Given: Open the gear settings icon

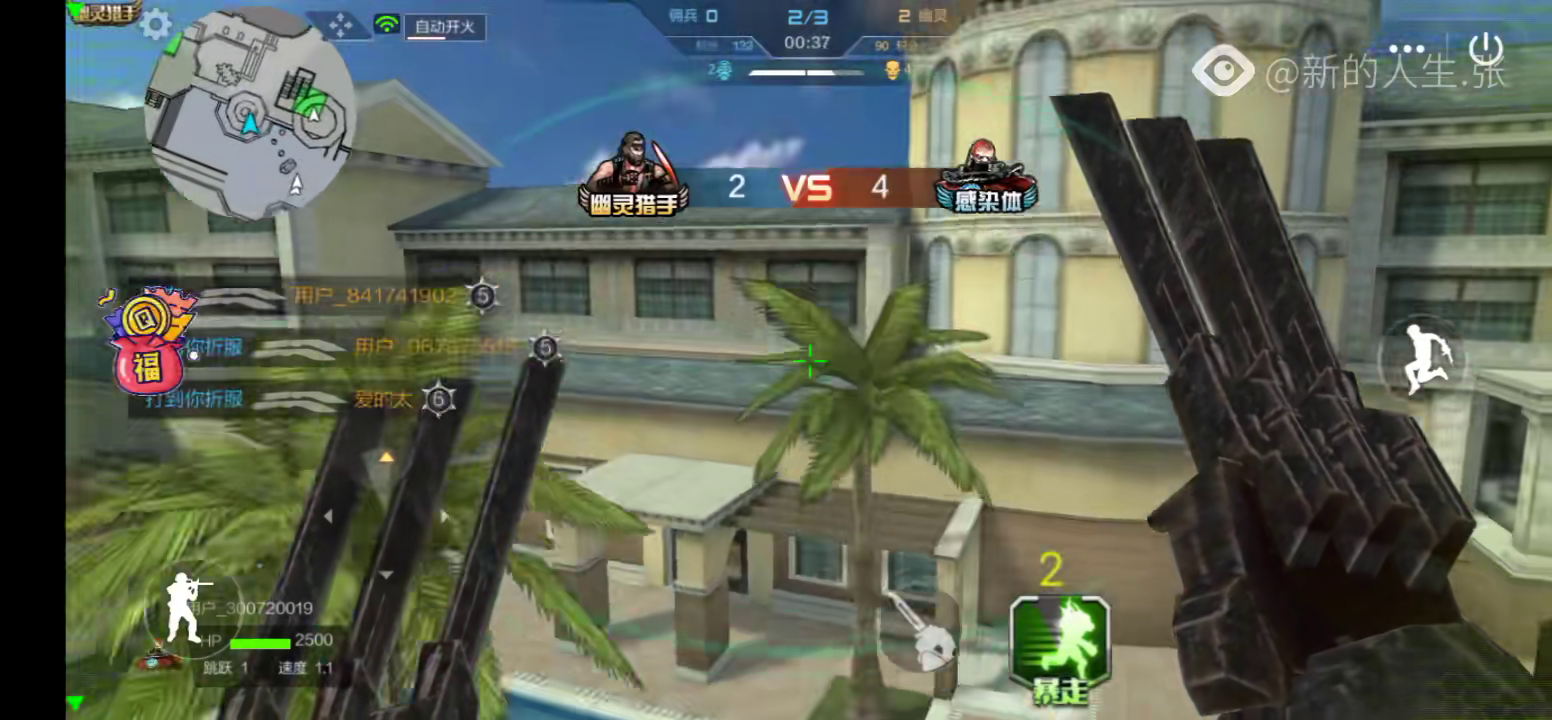Looking at the screenshot, I should tap(155, 24).
